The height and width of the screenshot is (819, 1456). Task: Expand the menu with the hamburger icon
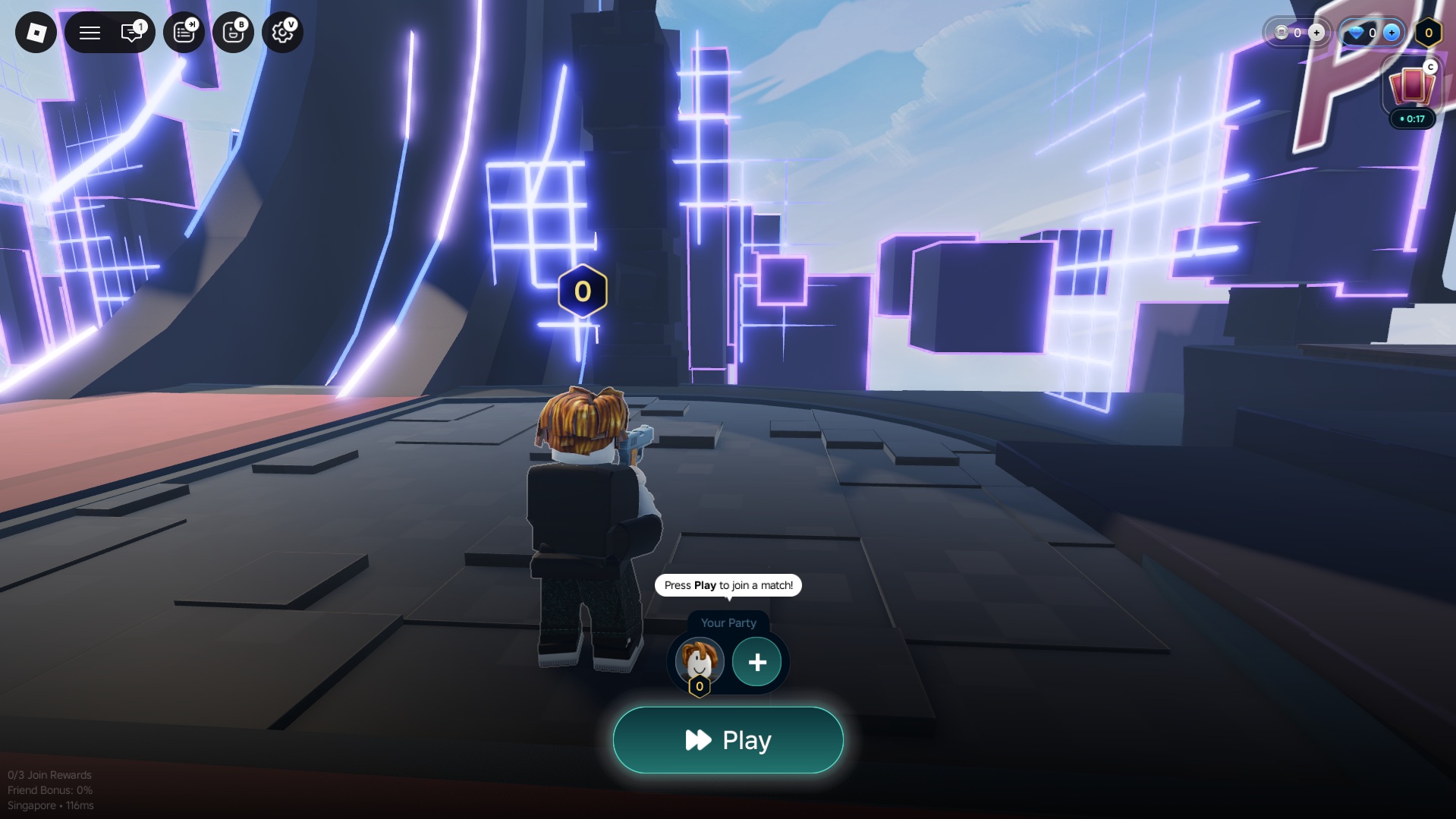pyautogui.click(x=90, y=32)
